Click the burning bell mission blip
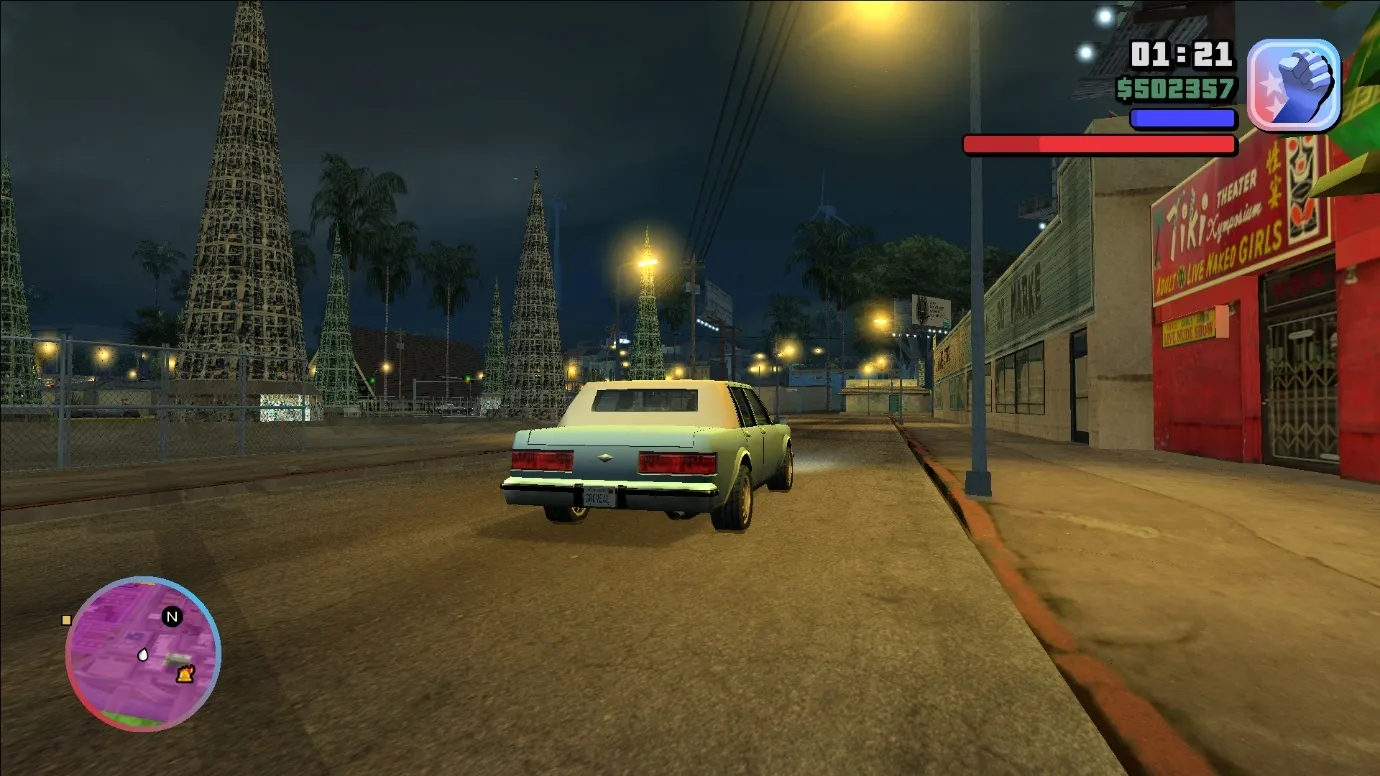The image size is (1380, 776). [x=185, y=675]
